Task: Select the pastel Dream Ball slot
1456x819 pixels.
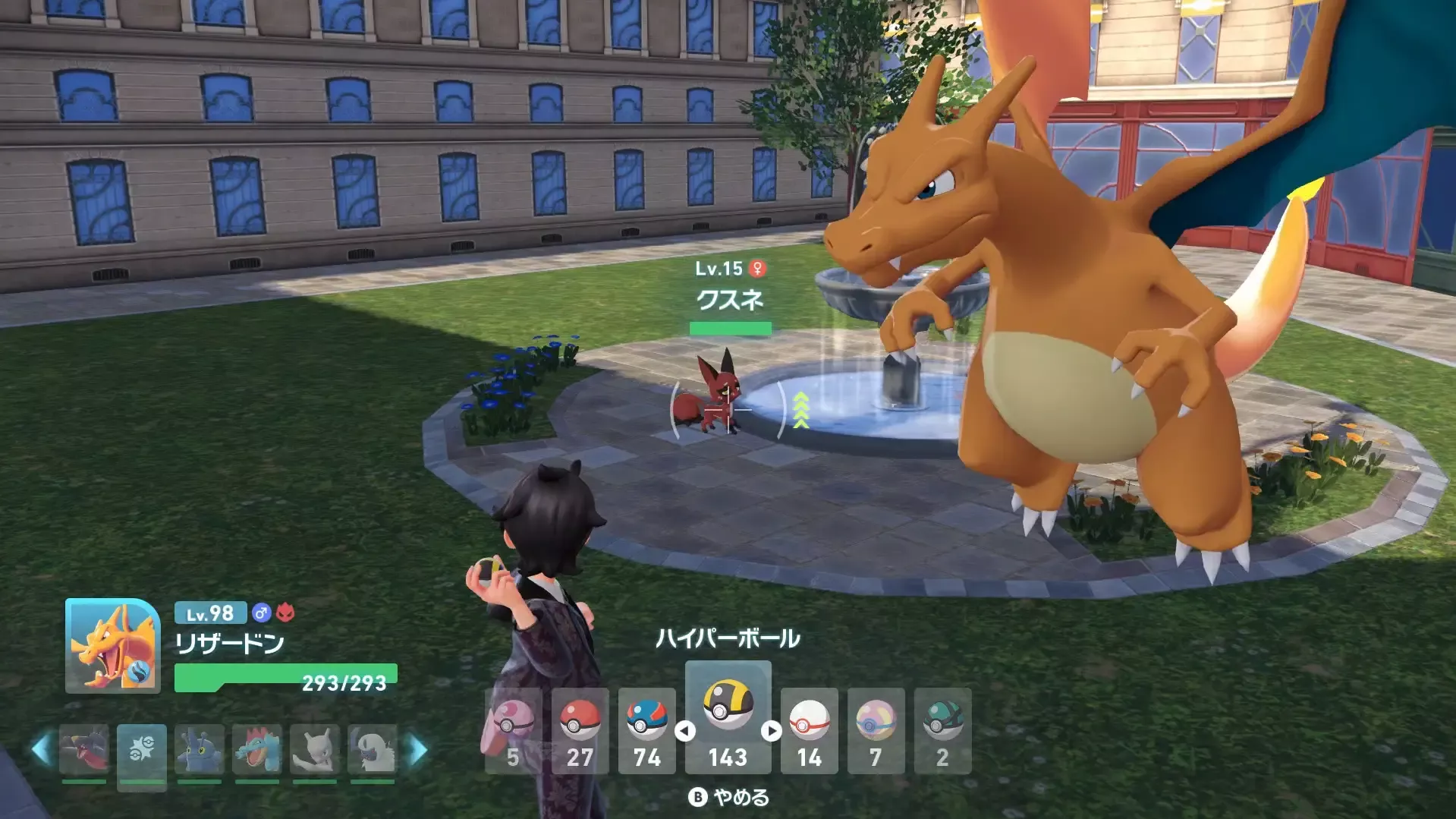Action: 876,730
